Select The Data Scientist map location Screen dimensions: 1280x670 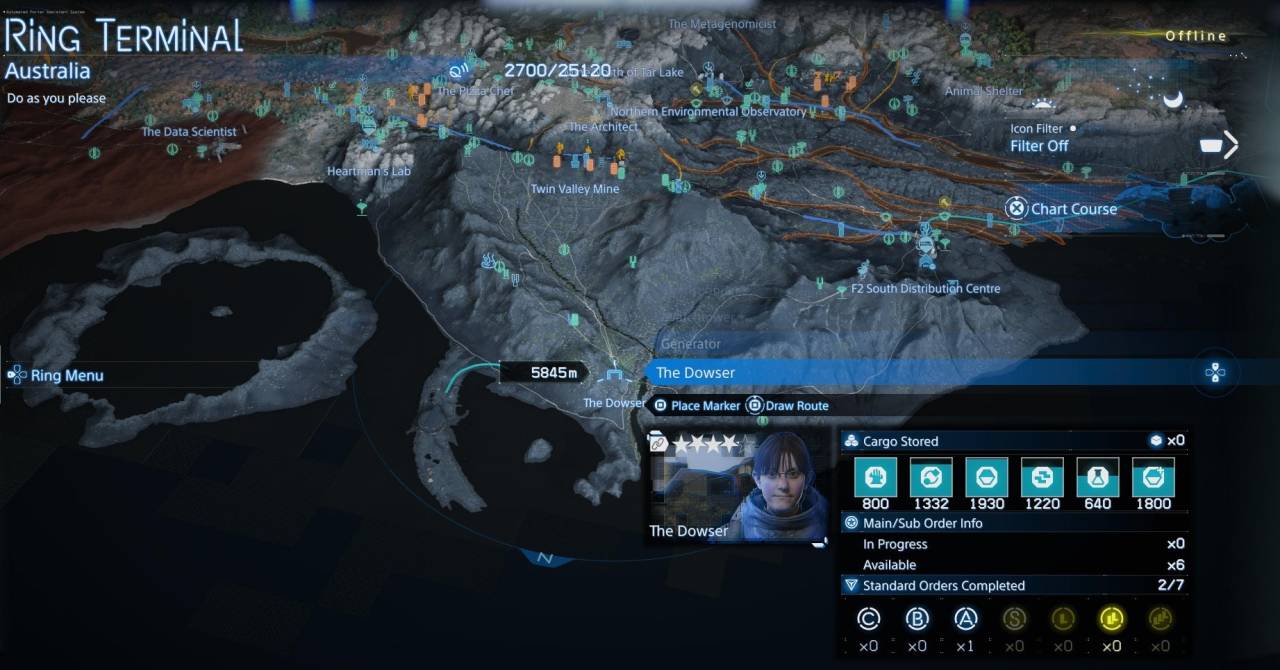click(189, 132)
